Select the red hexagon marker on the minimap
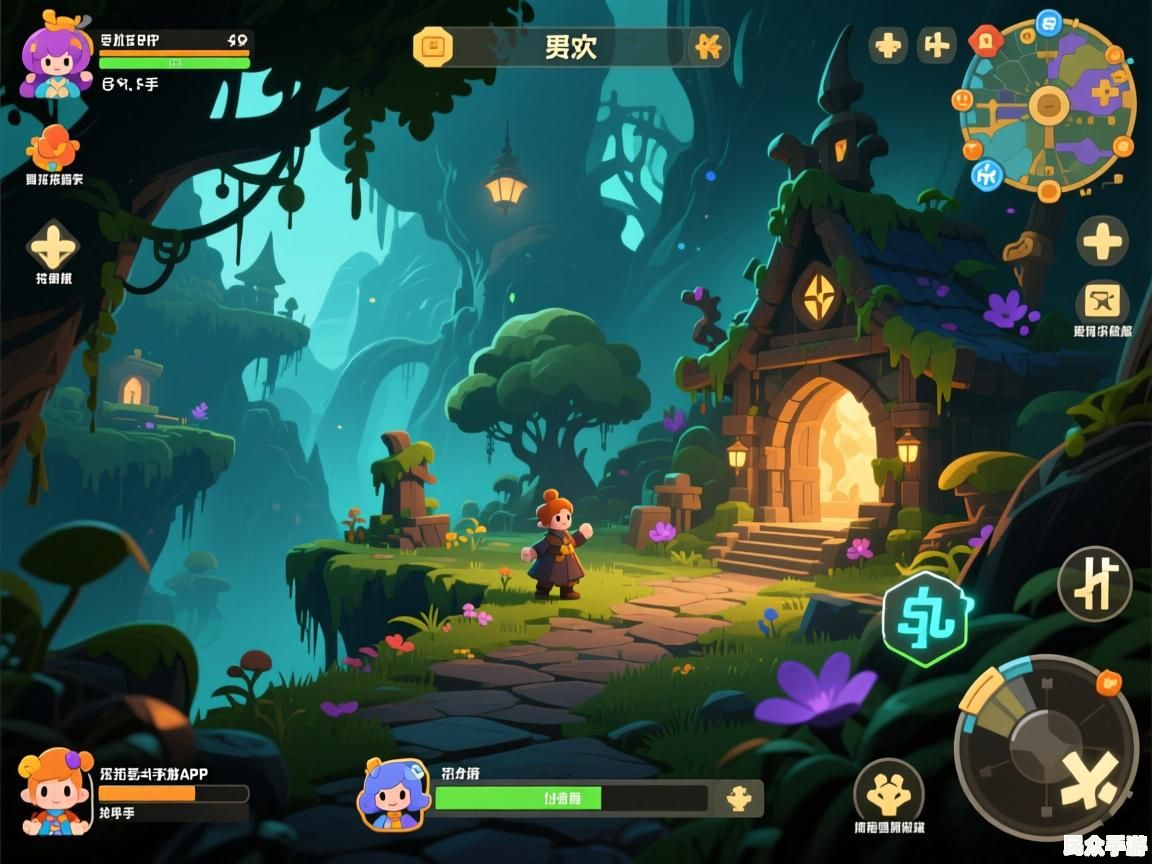This screenshot has height=864, width=1152. tap(985, 40)
